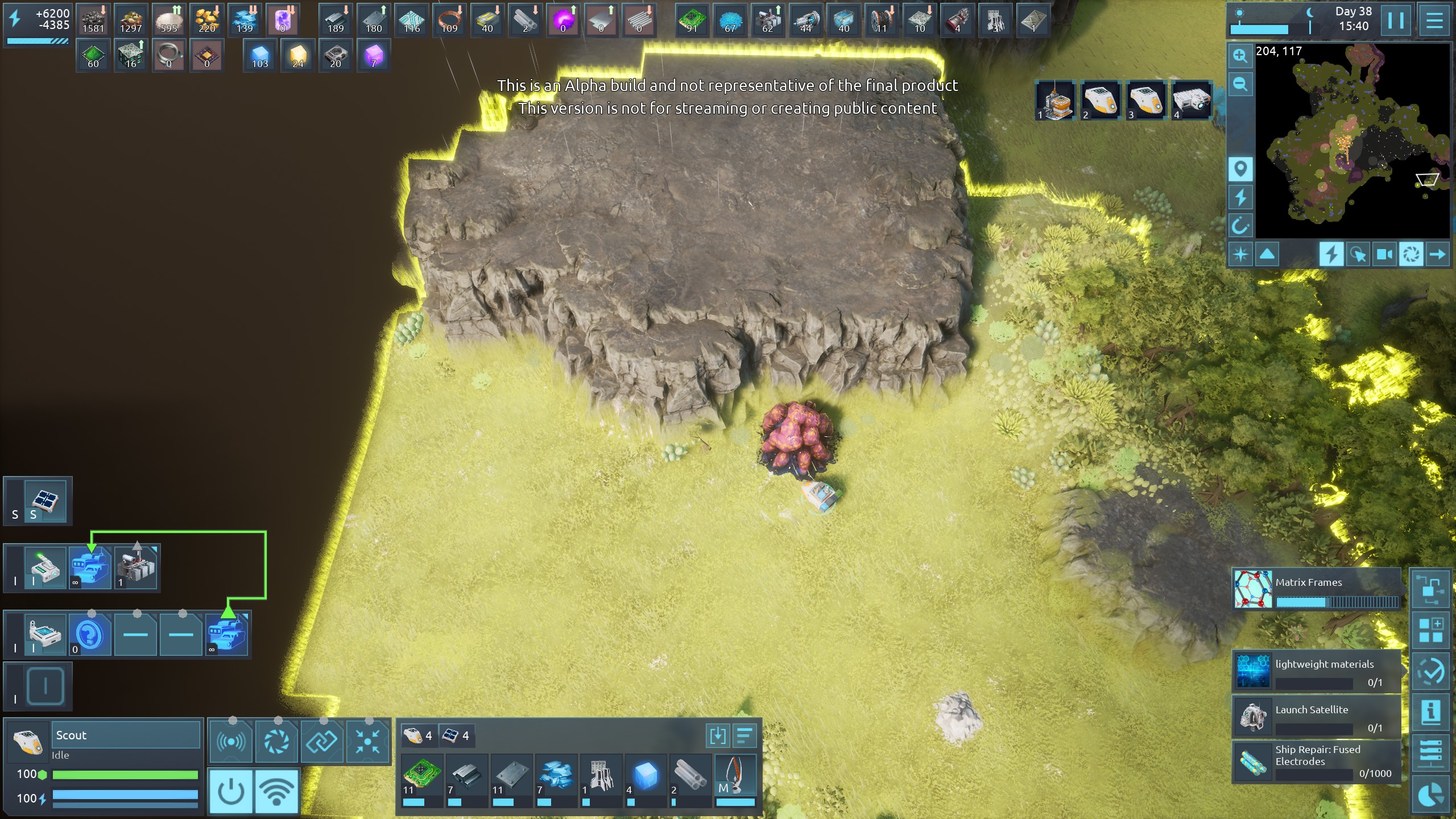
Task: Click the question mark behavior slot
Action: pyautogui.click(x=90, y=634)
